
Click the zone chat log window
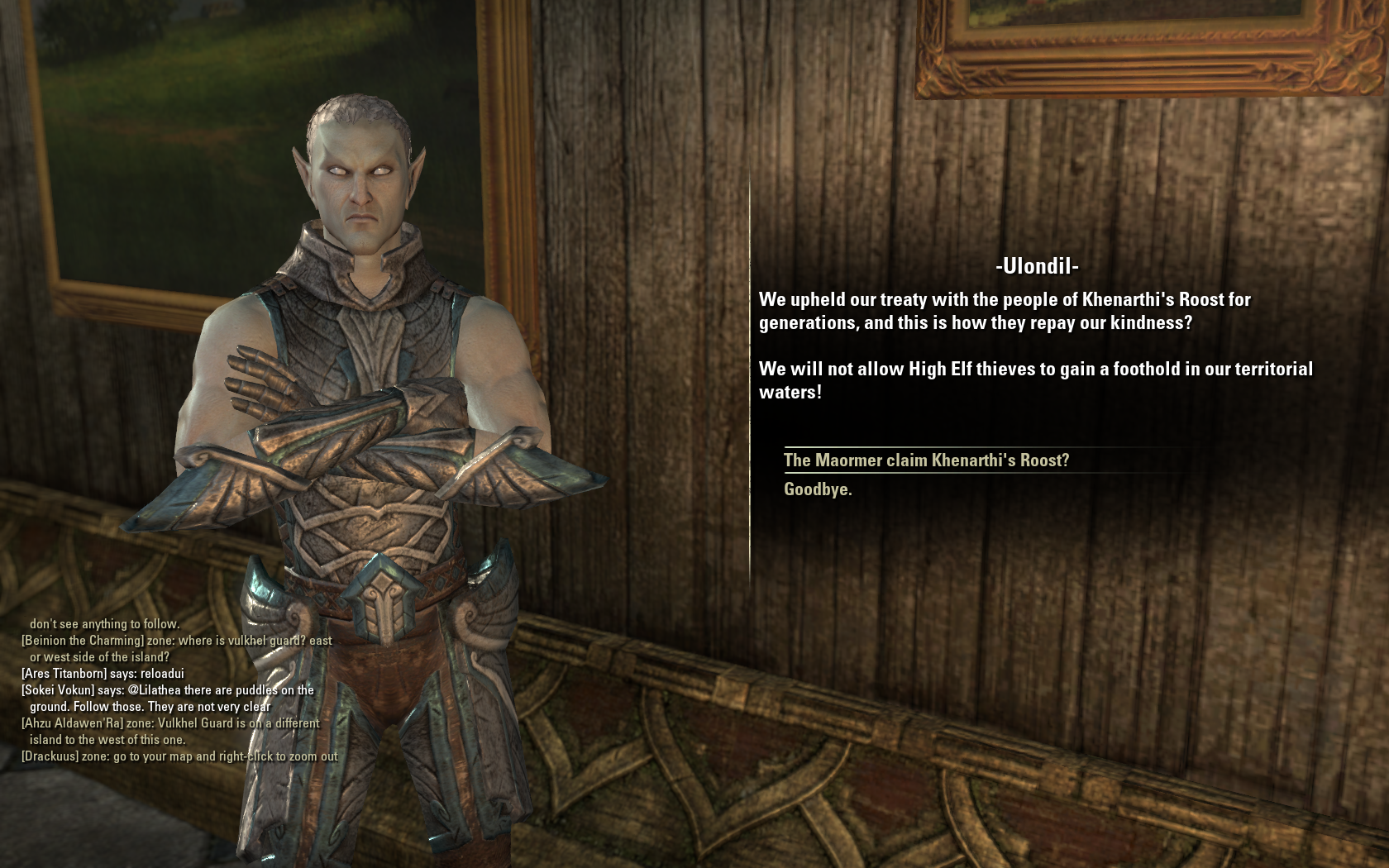coord(179,690)
